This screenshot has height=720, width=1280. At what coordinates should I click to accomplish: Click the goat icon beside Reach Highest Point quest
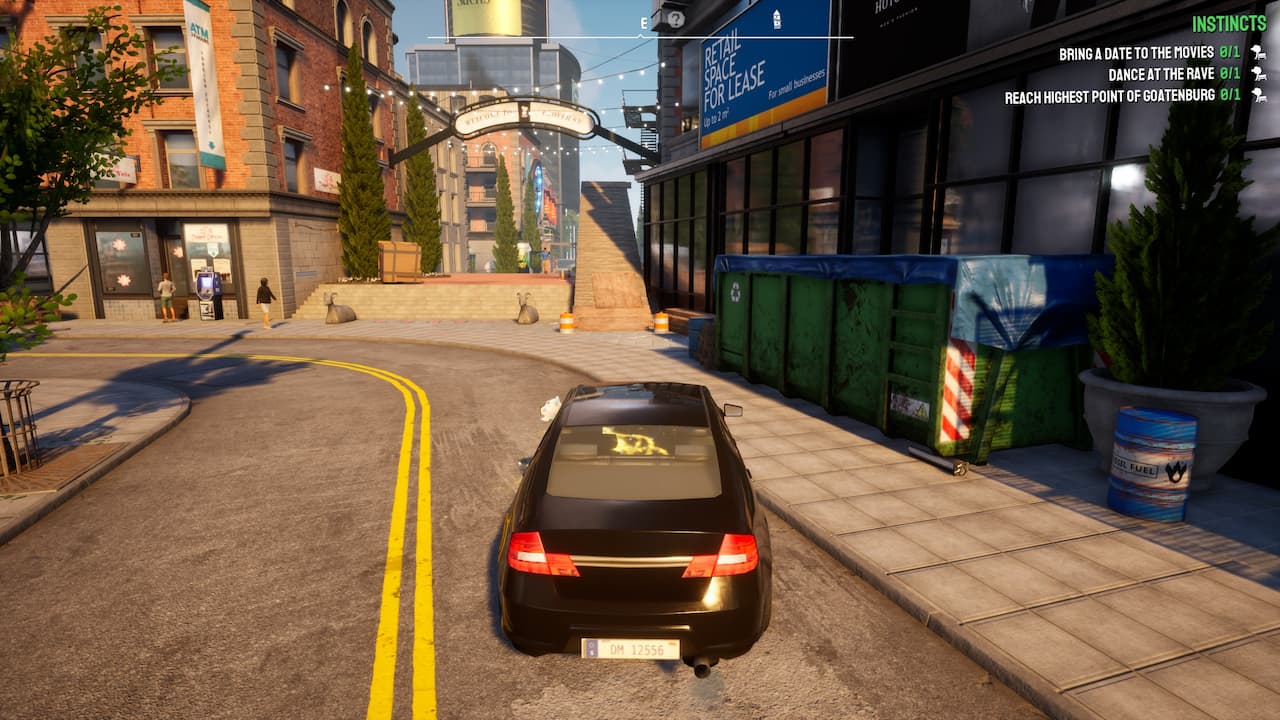tap(1261, 96)
